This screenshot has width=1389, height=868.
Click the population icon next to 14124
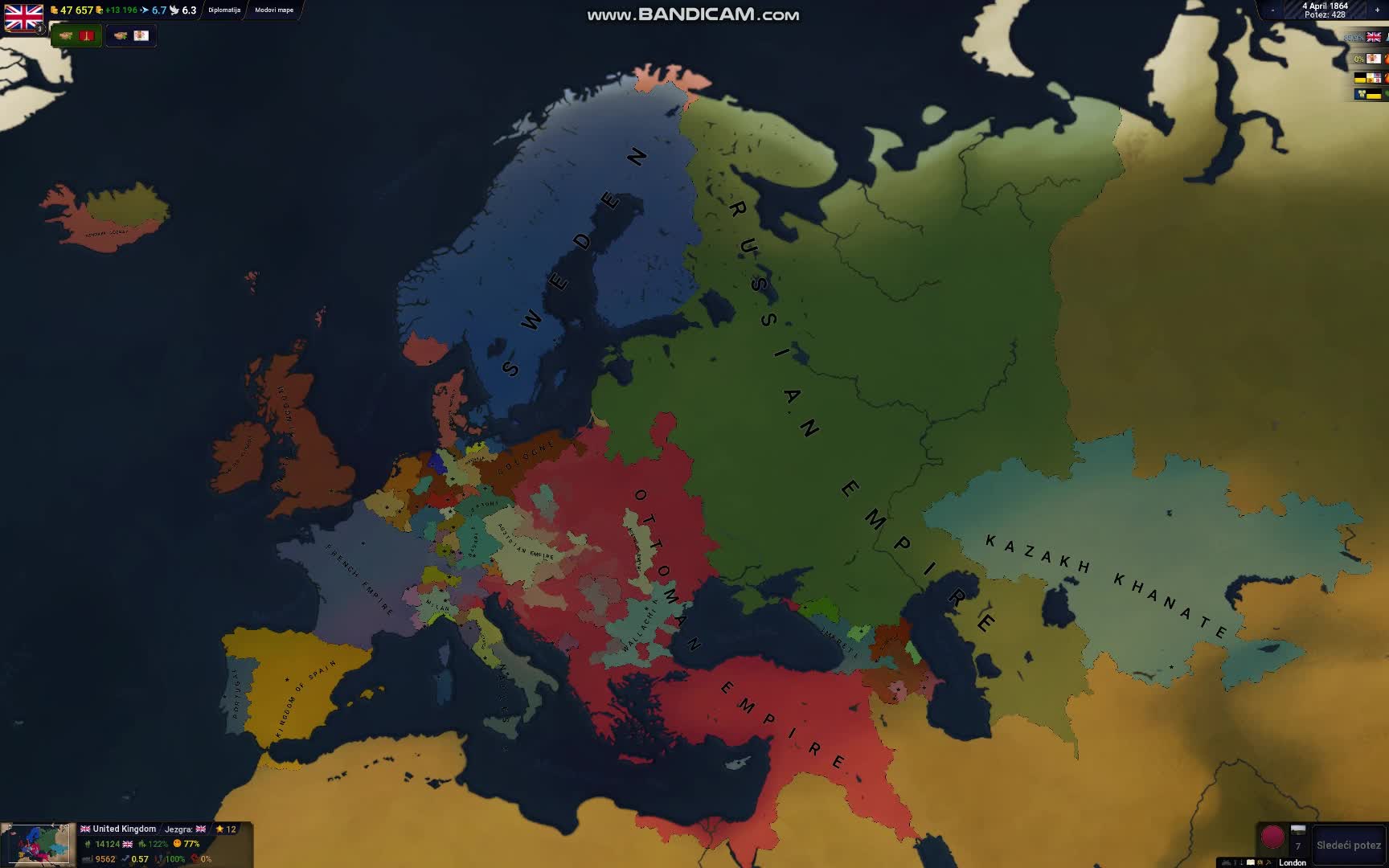88,844
